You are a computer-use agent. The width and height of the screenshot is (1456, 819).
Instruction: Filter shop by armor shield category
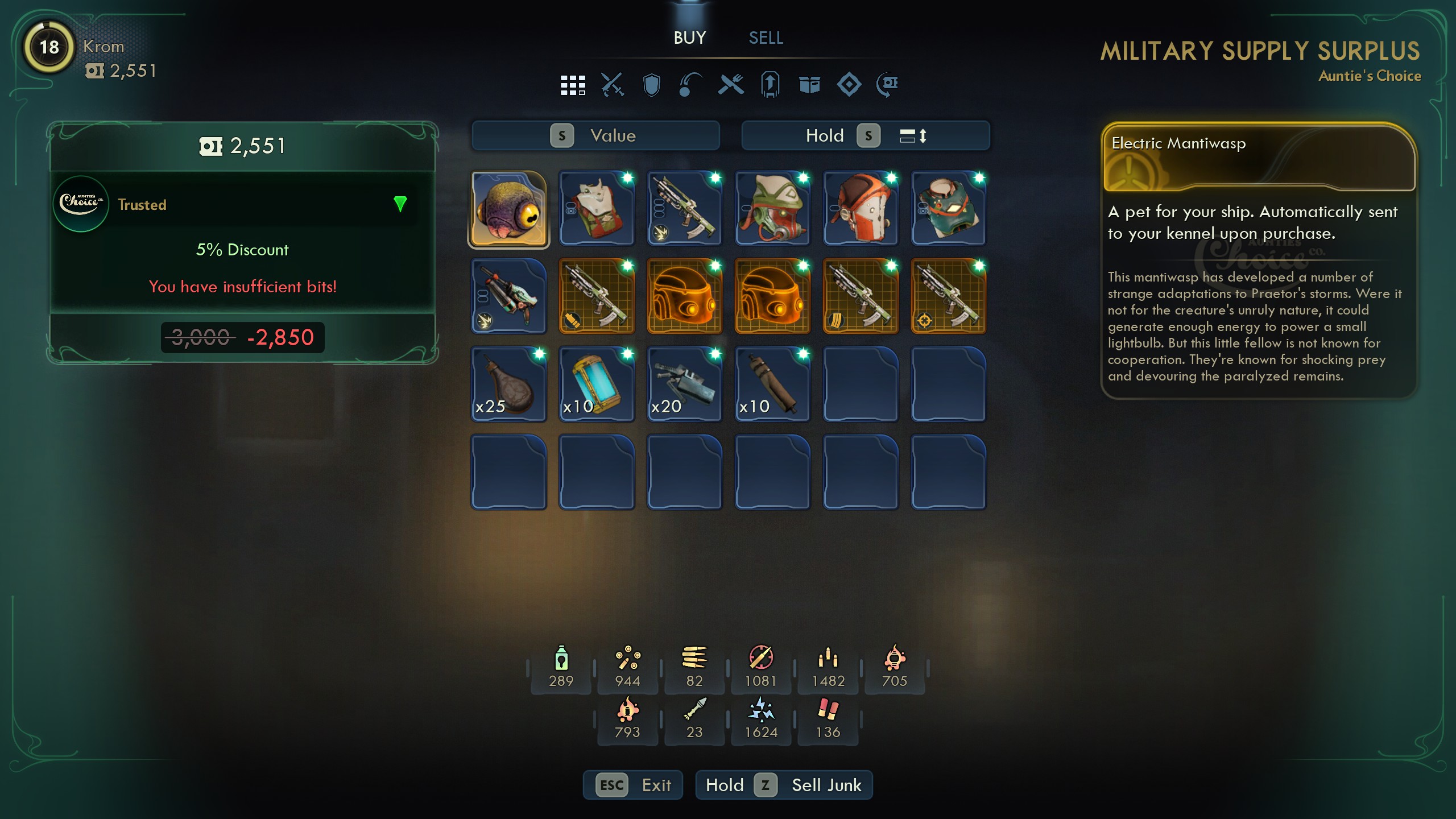pos(651,85)
